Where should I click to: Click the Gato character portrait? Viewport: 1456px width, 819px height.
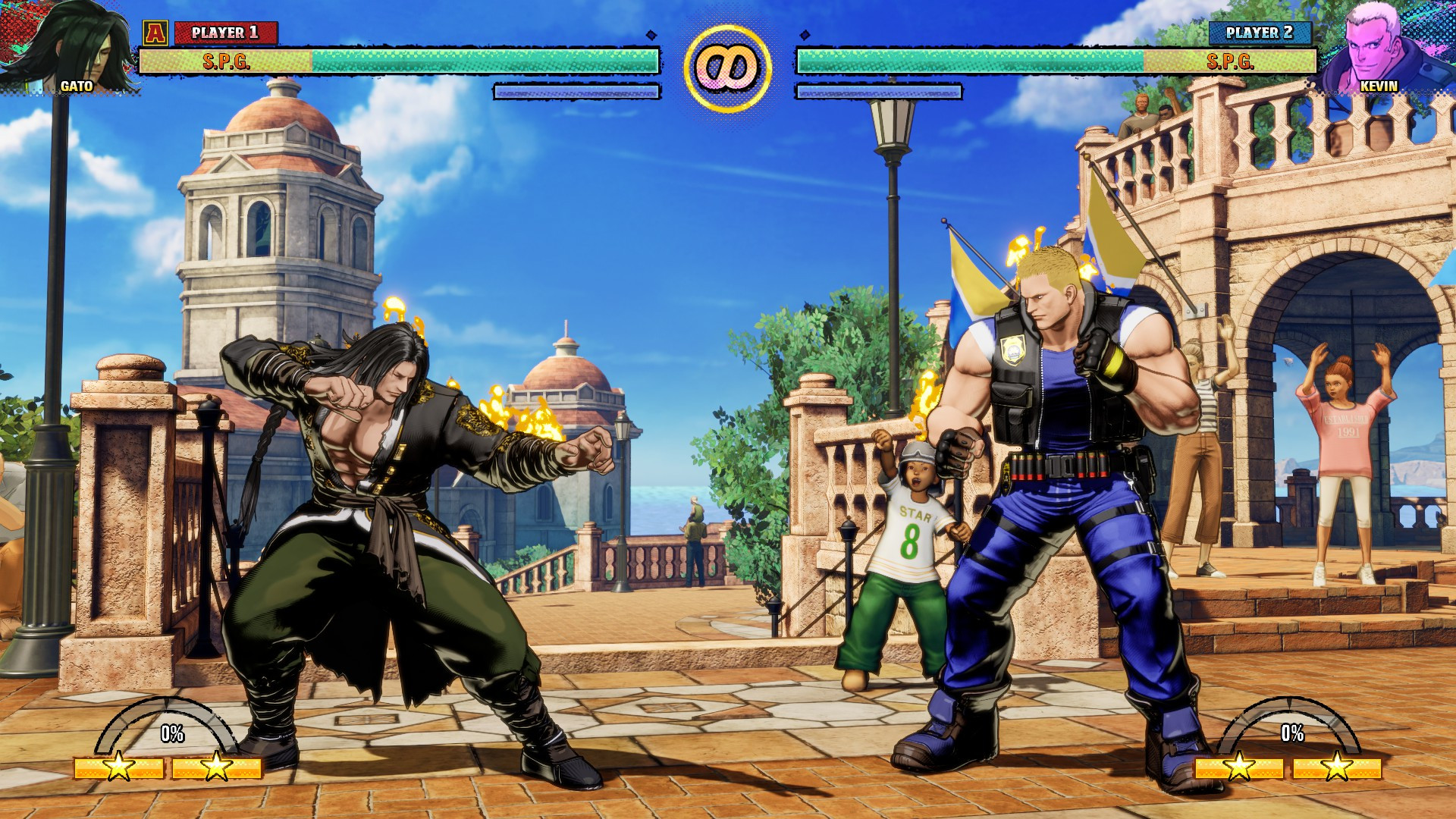point(68,45)
